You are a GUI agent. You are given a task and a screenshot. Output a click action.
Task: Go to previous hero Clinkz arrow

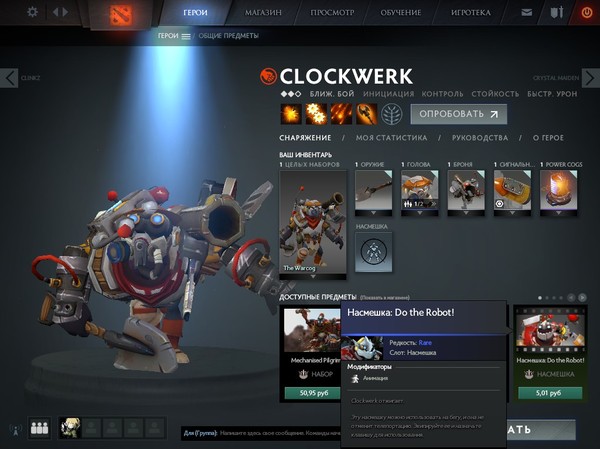click(x=10, y=78)
